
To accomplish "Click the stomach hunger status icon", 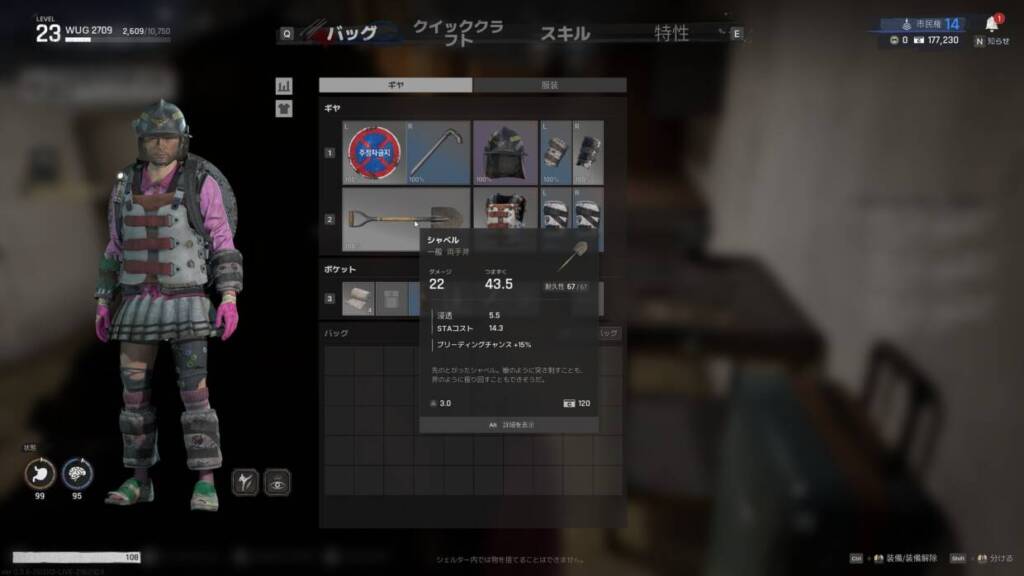I will [x=40, y=473].
